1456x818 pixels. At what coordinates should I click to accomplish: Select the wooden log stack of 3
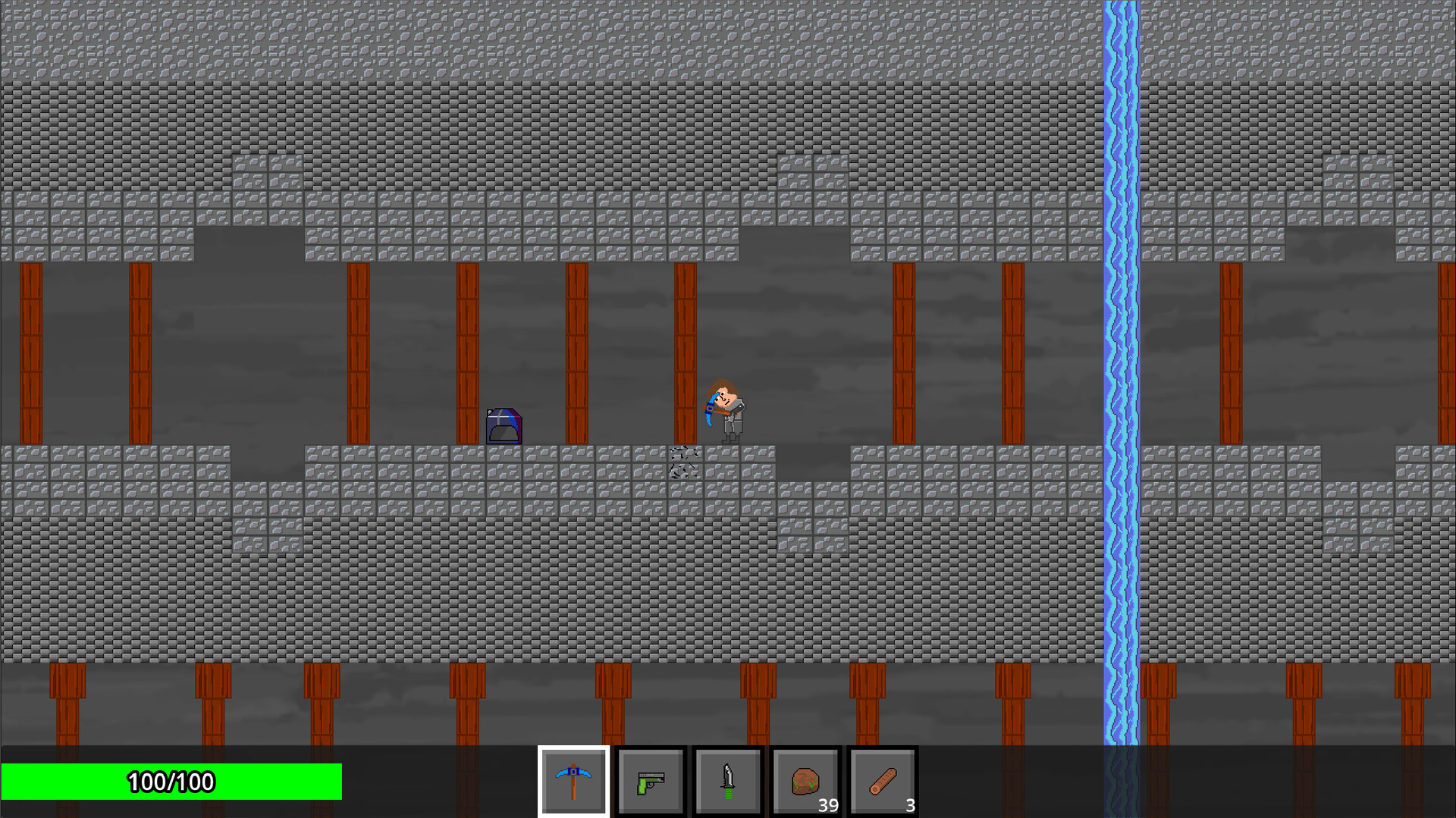(x=883, y=781)
